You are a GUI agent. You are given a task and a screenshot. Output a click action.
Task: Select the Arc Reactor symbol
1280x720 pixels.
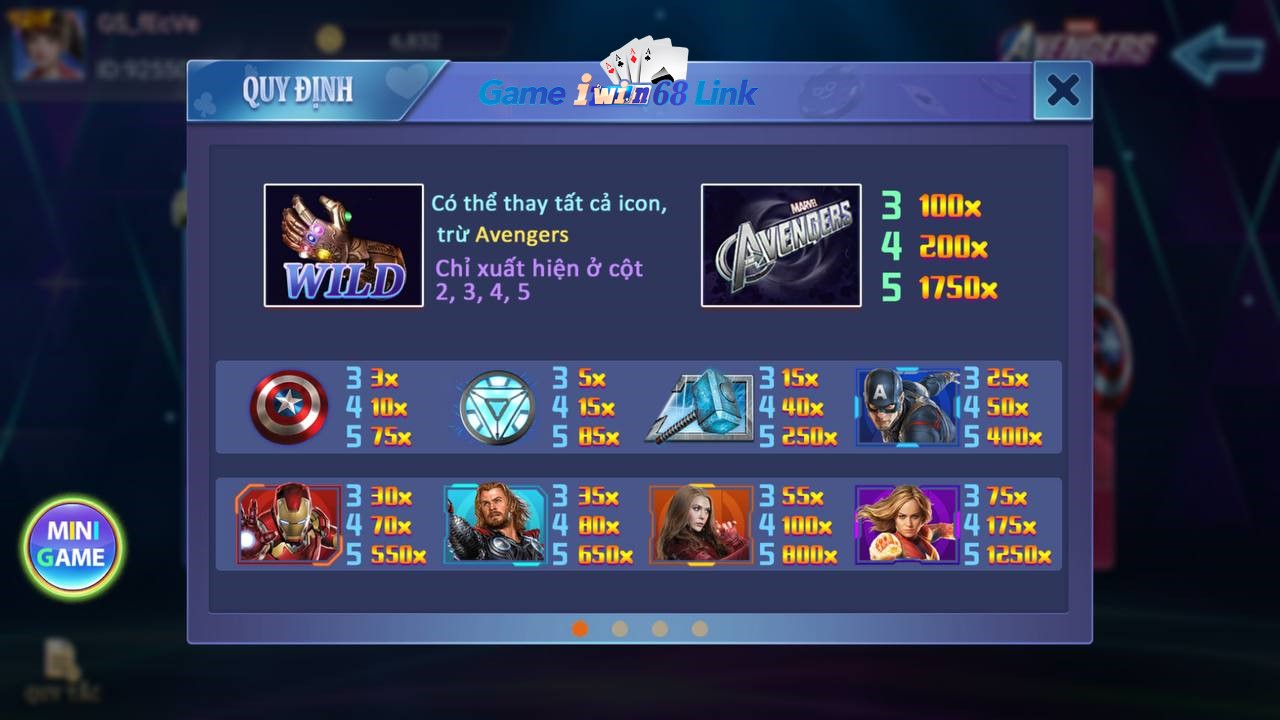click(494, 407)
